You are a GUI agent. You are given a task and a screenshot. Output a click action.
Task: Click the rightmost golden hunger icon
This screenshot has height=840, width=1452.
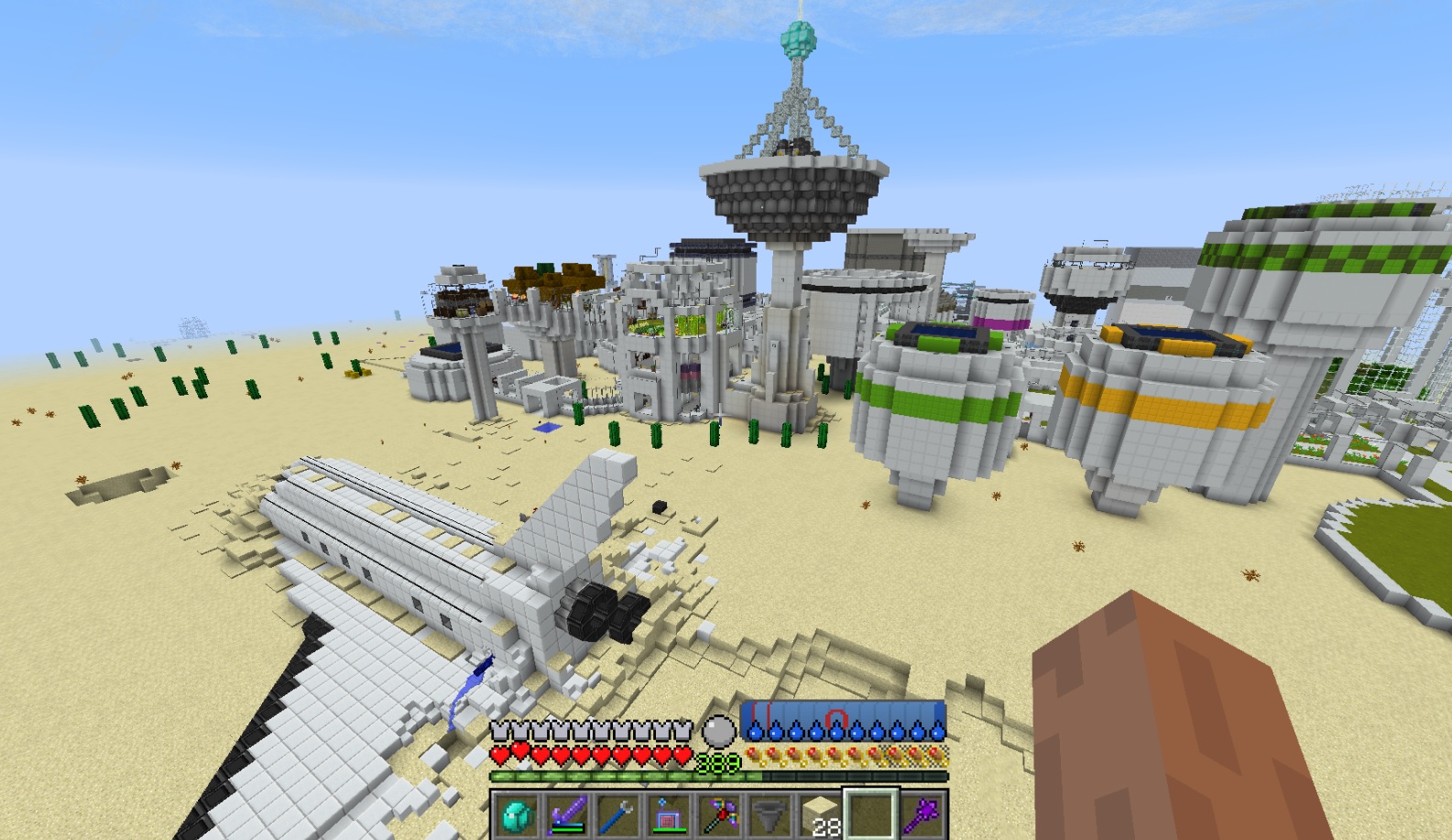936,756
